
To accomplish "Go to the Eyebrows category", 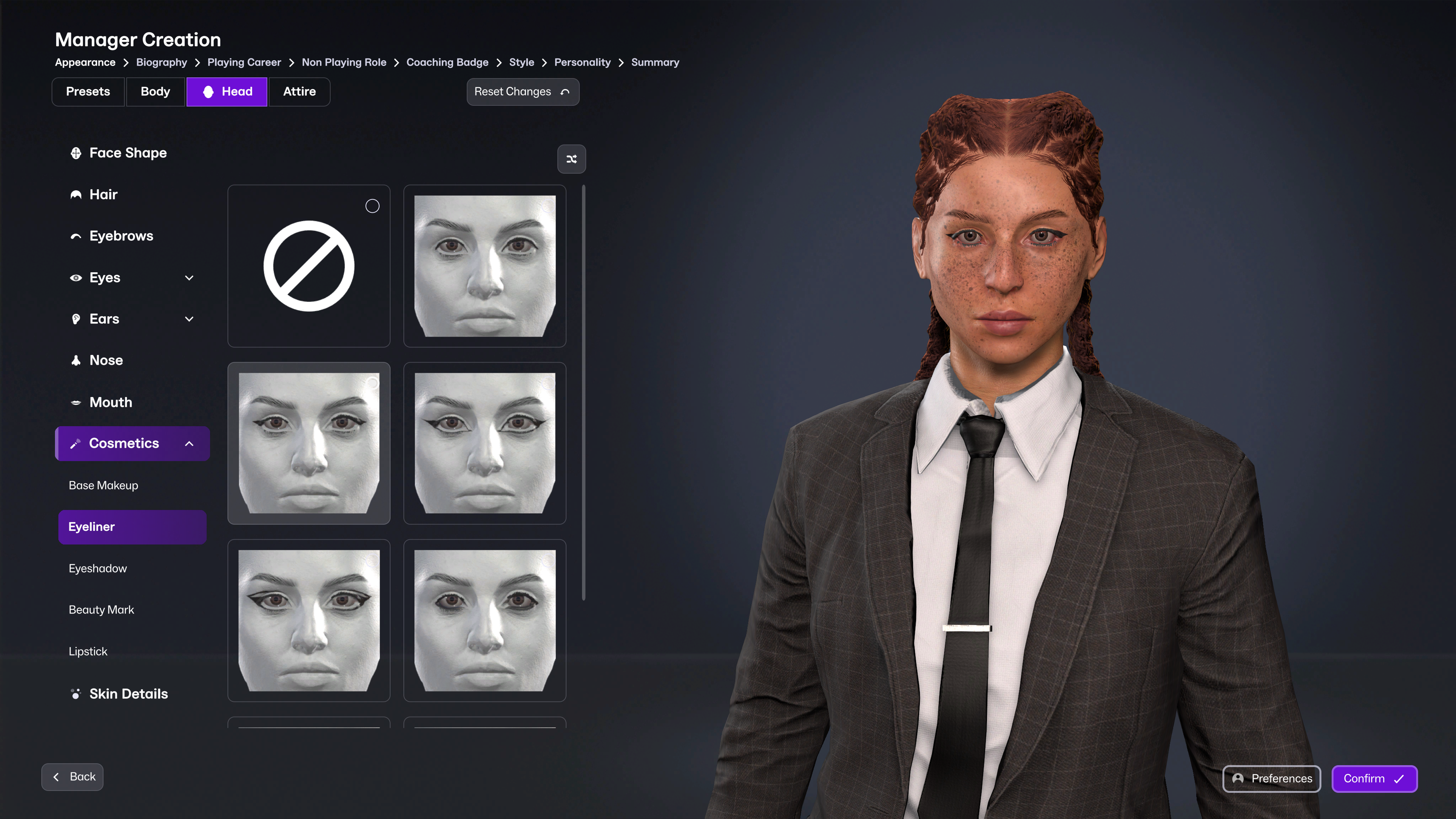I will coord(121,236).
